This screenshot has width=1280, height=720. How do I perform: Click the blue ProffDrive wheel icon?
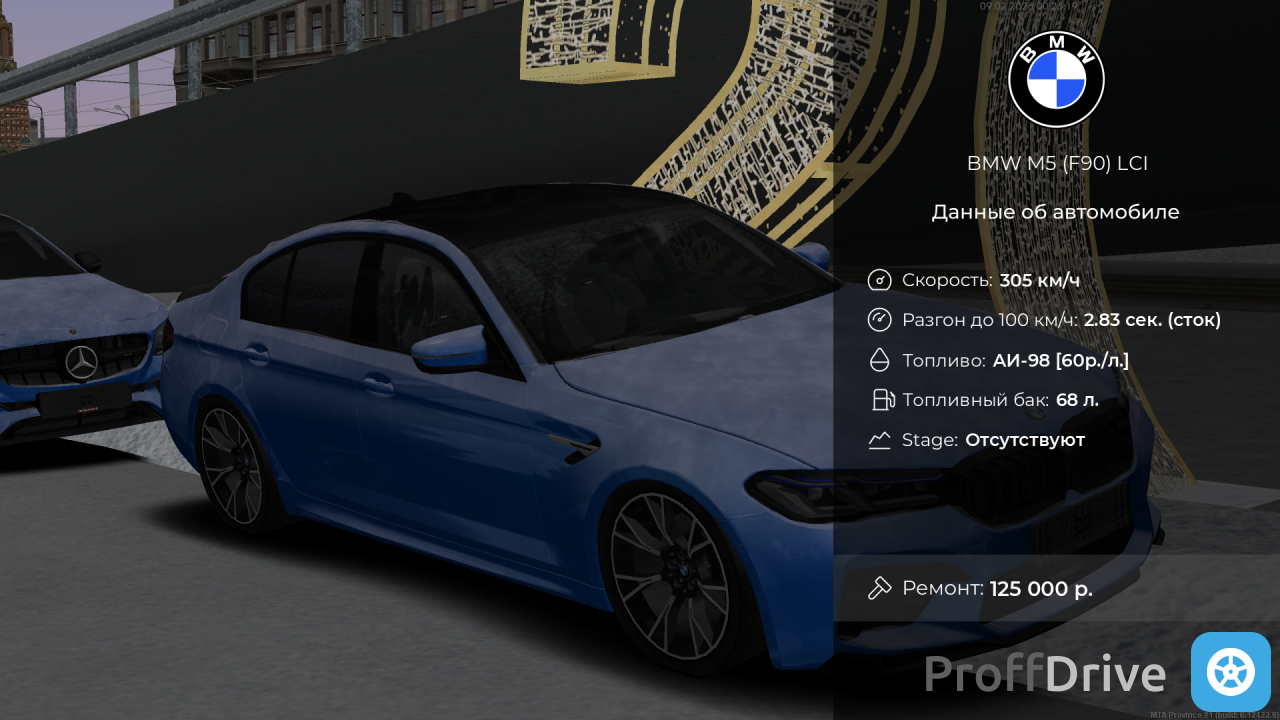(x=1230, y=671)
